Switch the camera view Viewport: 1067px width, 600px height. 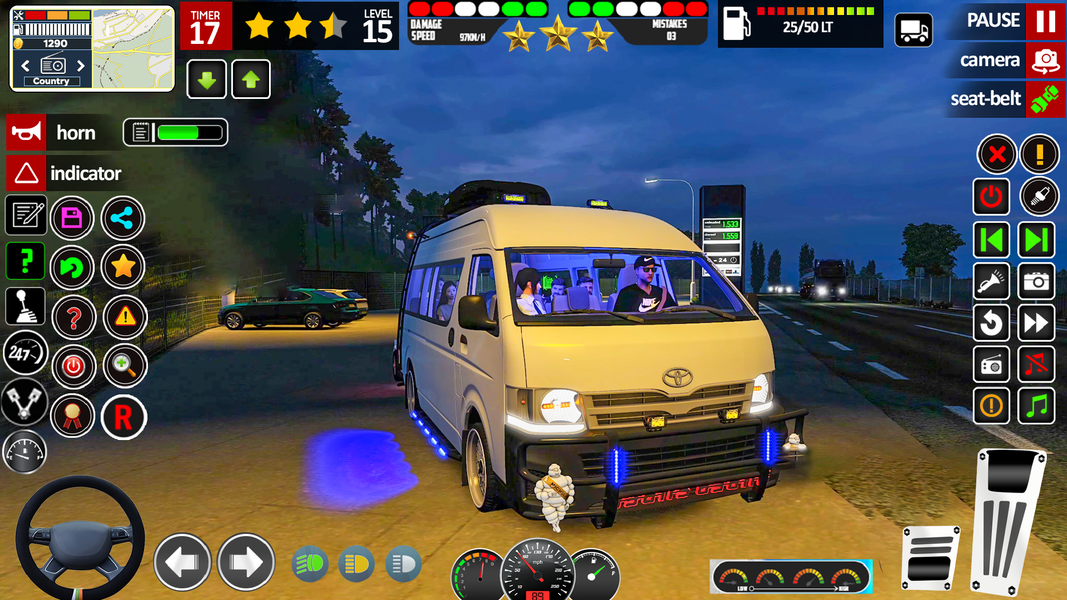1044,60
